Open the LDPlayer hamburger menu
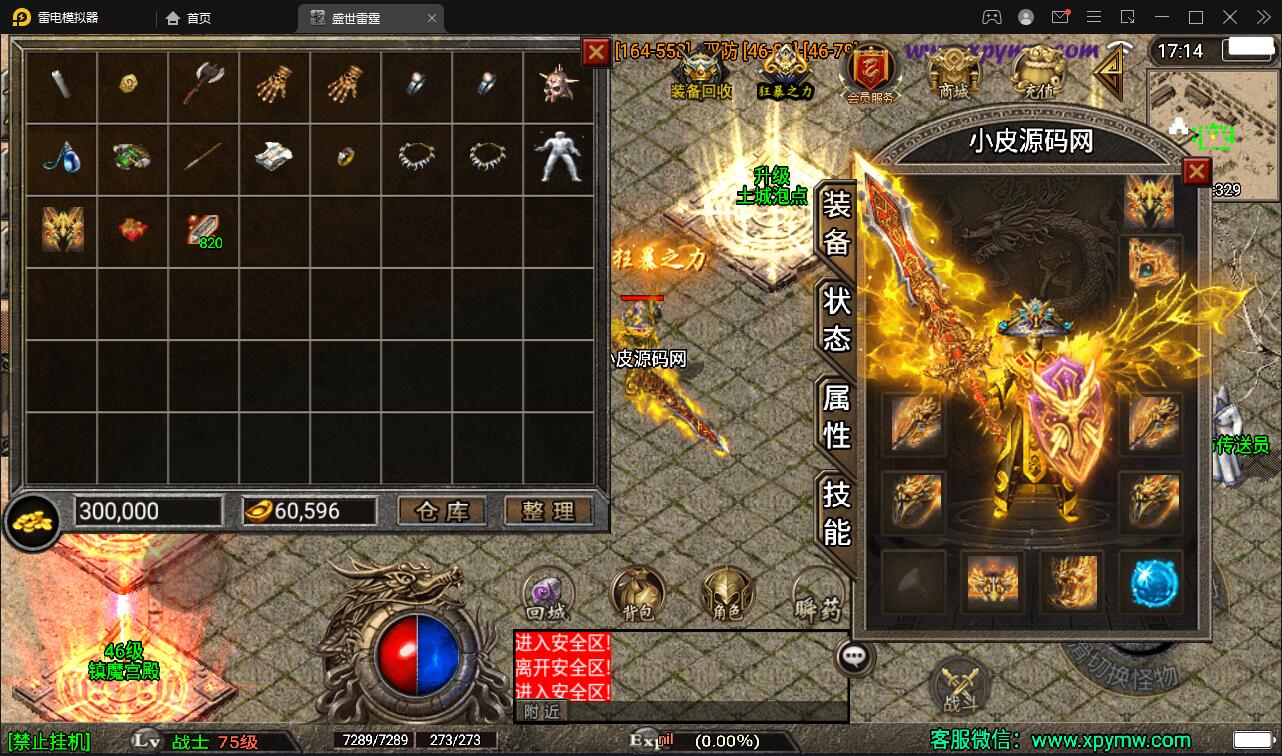Viewport: 1282px width, 756px height. tap(1093, 17)
